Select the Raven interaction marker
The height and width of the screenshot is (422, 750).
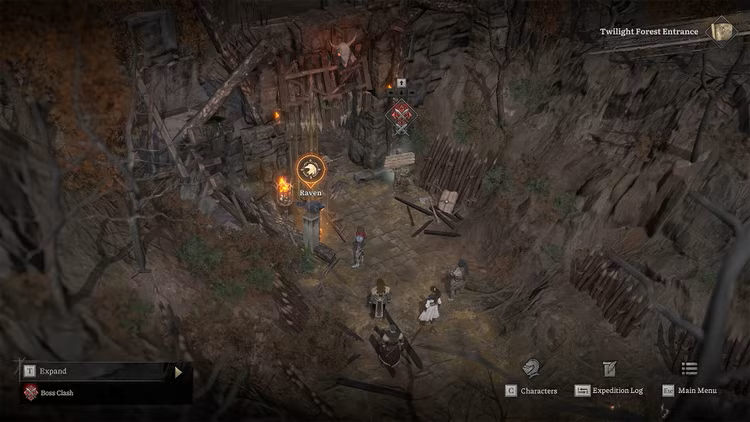pyautogui.click(x=310, y=168)
